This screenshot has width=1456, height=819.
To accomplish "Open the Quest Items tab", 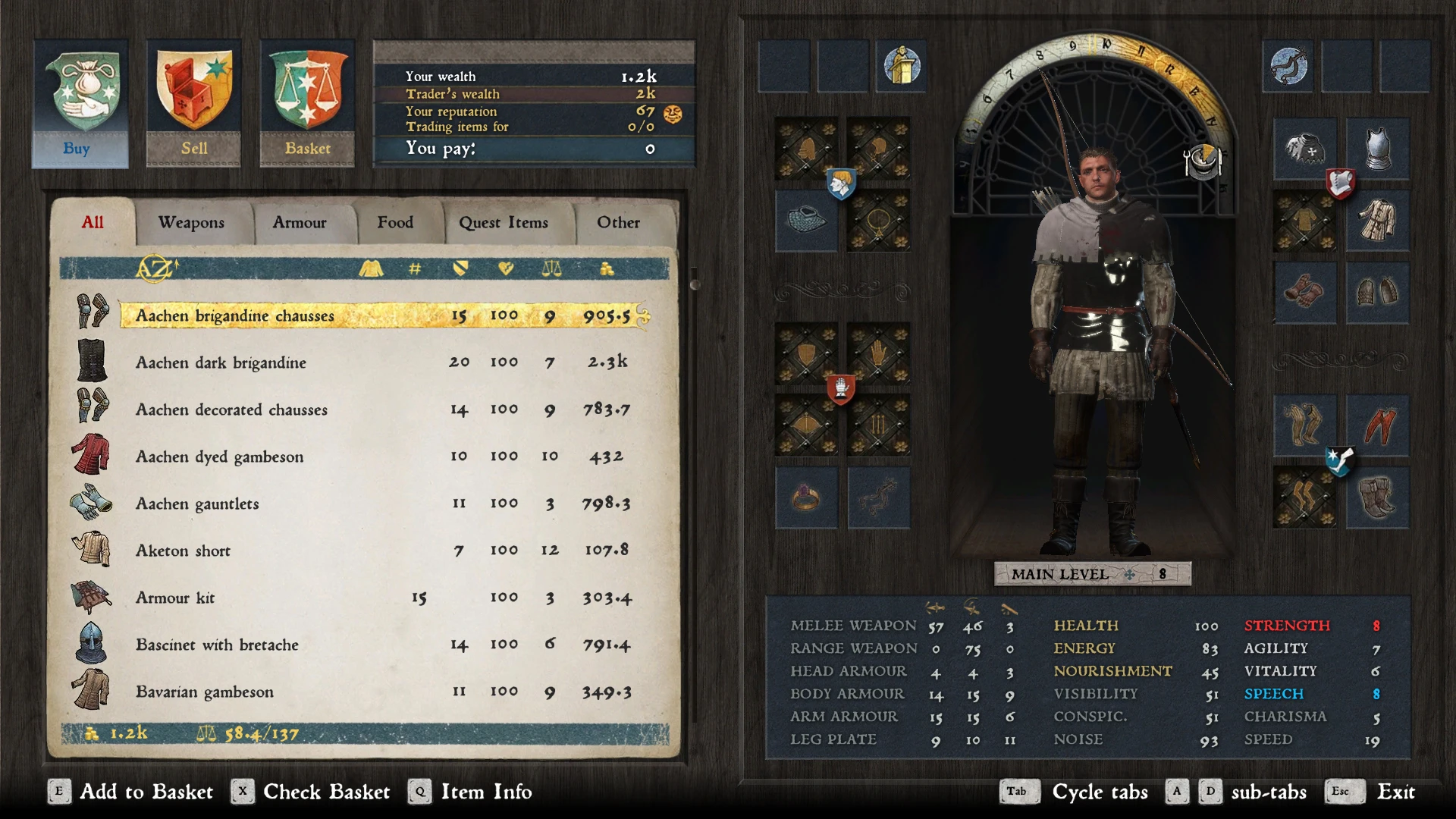I will [x=504, y=222].
